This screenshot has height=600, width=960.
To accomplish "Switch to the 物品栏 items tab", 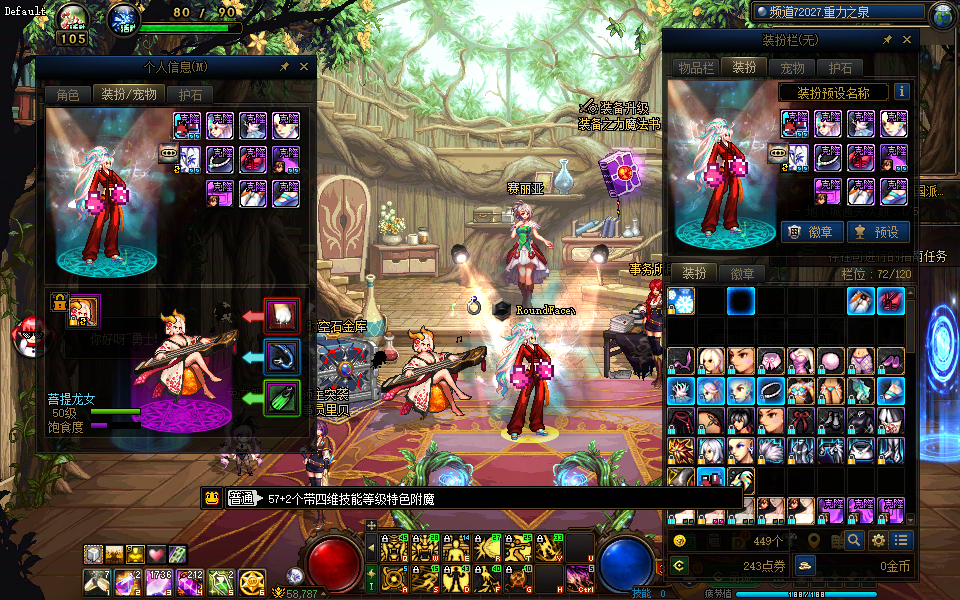I will click(x=696, y=67).
